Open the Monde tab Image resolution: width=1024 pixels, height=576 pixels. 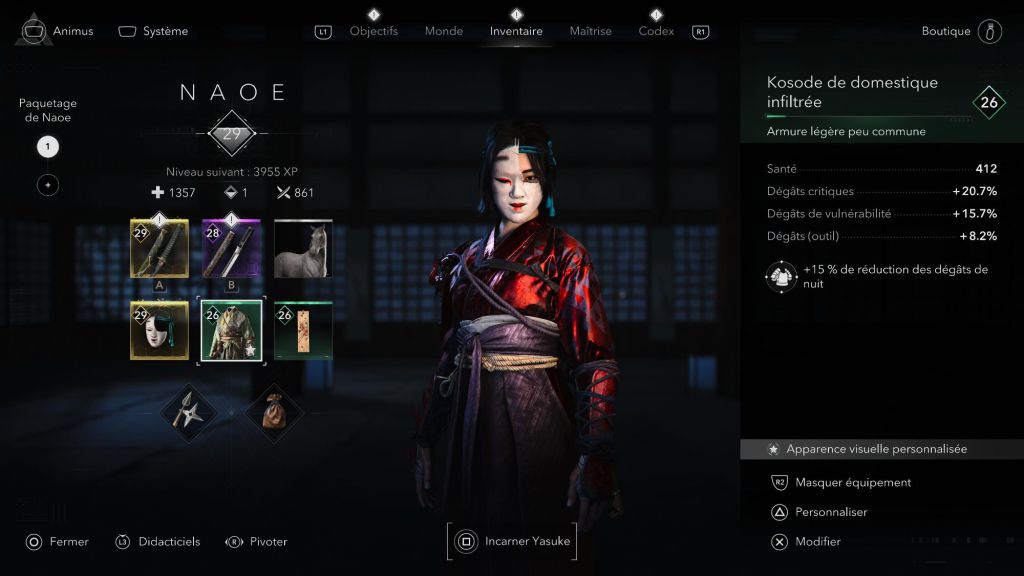pyautogui.click(x=444, y=31)
